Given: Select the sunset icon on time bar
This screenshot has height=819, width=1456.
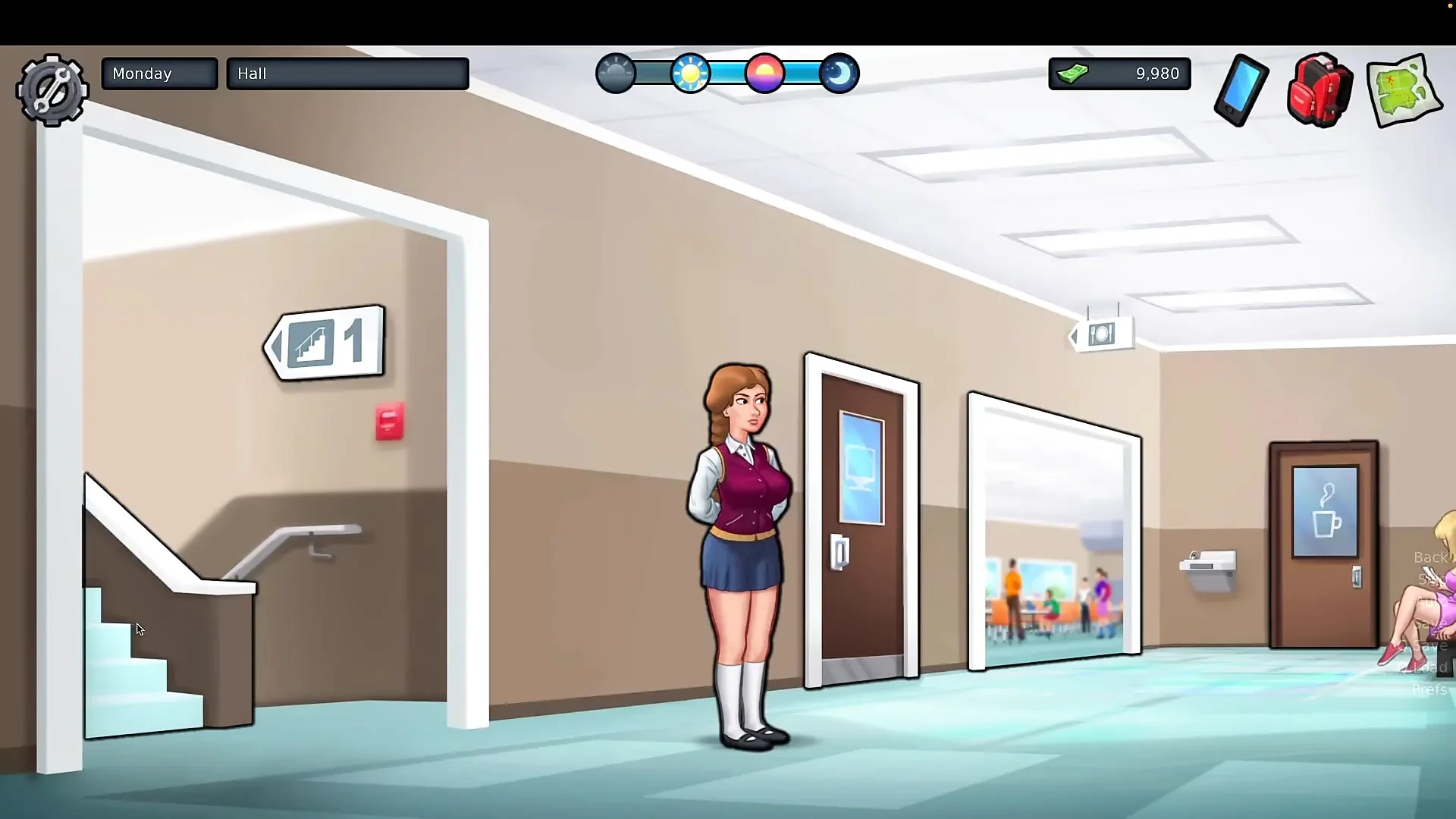Looking at the screenshot, I should coord(766,73).
